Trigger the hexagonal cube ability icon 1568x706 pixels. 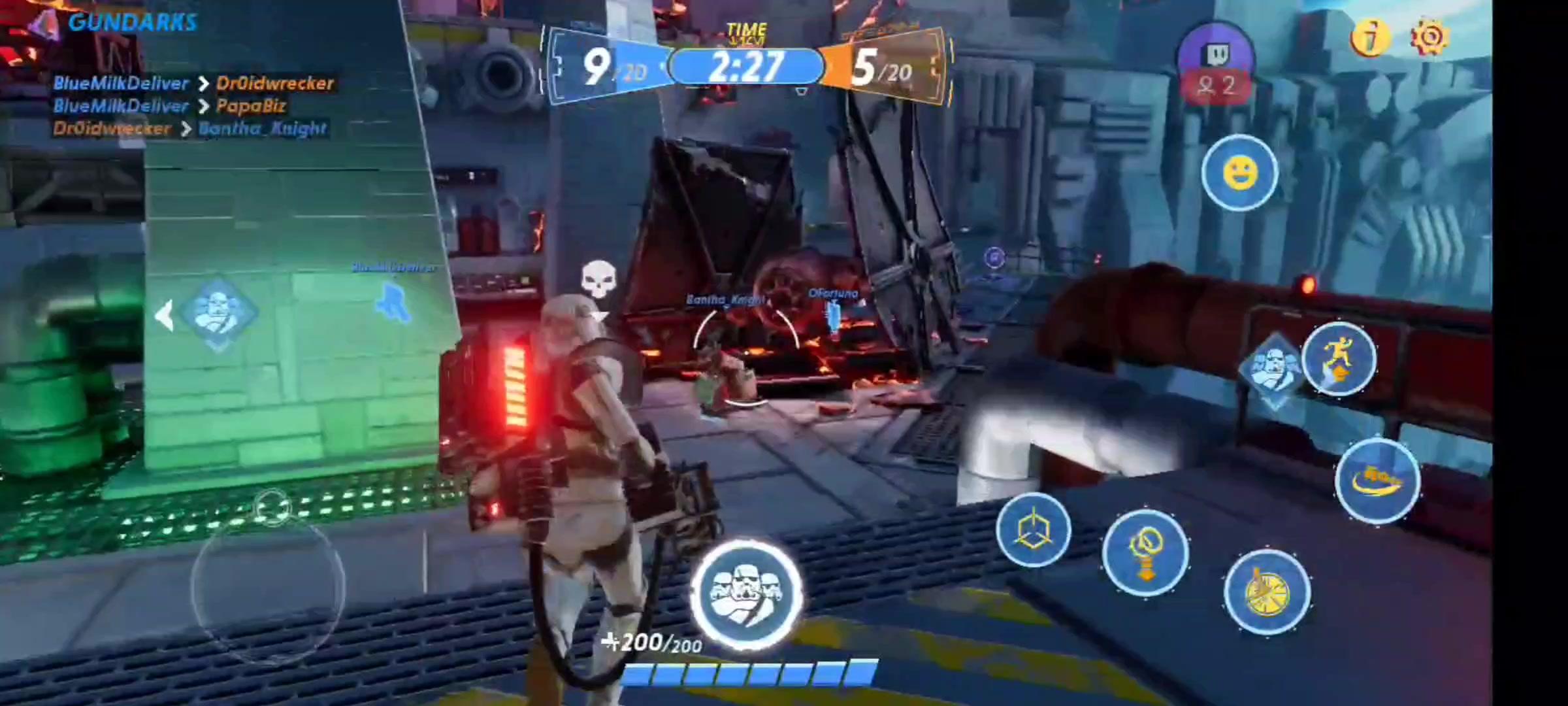(1034, 528)
